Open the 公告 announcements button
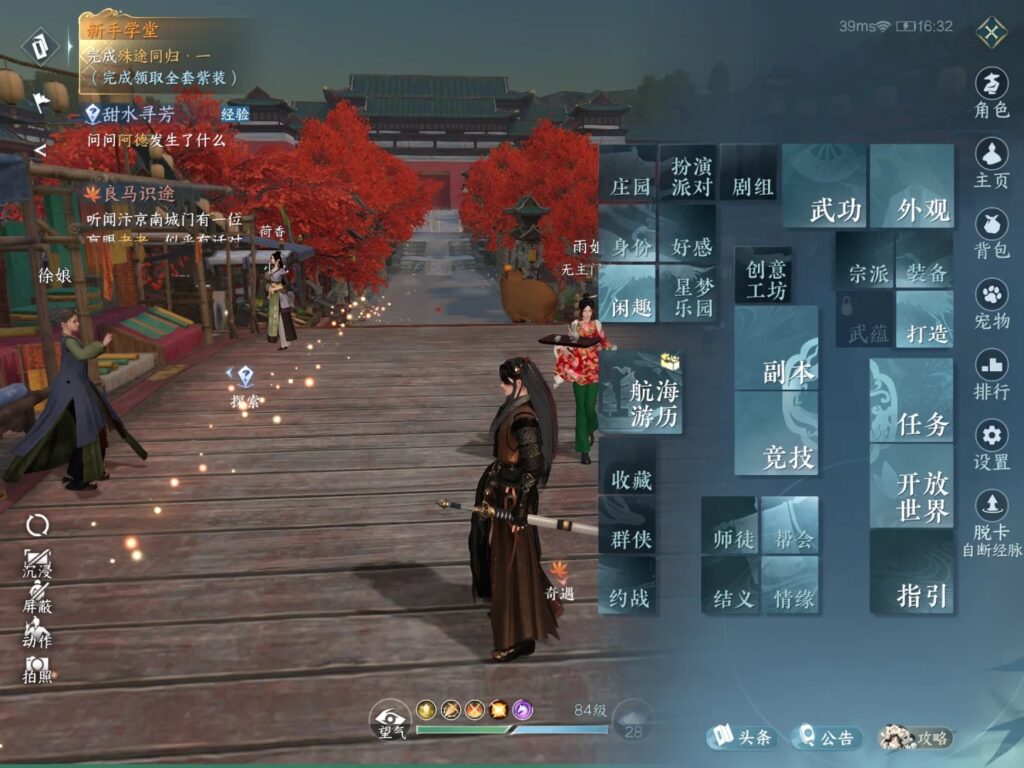The height and width of the screenshot is (768, 1024). (x=827, y=738)
